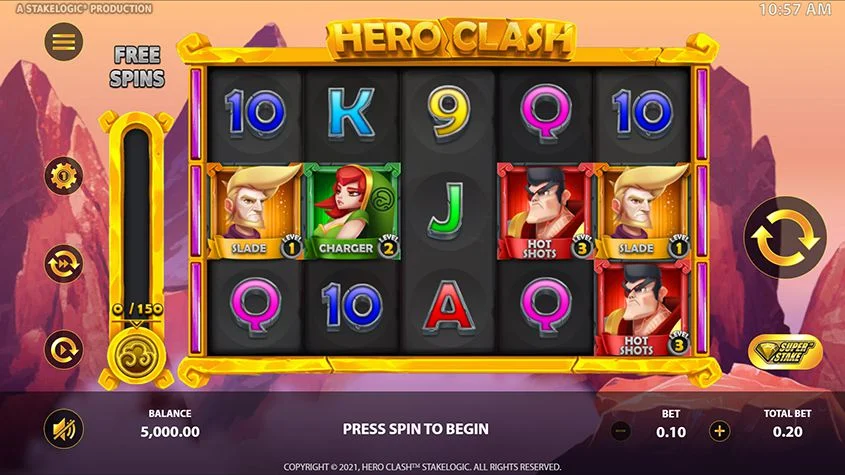Spin the reels with the circular arrows button

point(785,238)
